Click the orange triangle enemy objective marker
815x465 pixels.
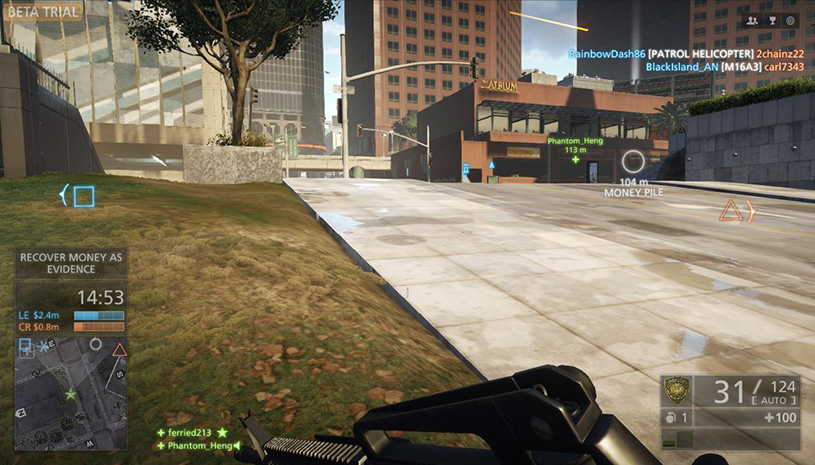731,210
